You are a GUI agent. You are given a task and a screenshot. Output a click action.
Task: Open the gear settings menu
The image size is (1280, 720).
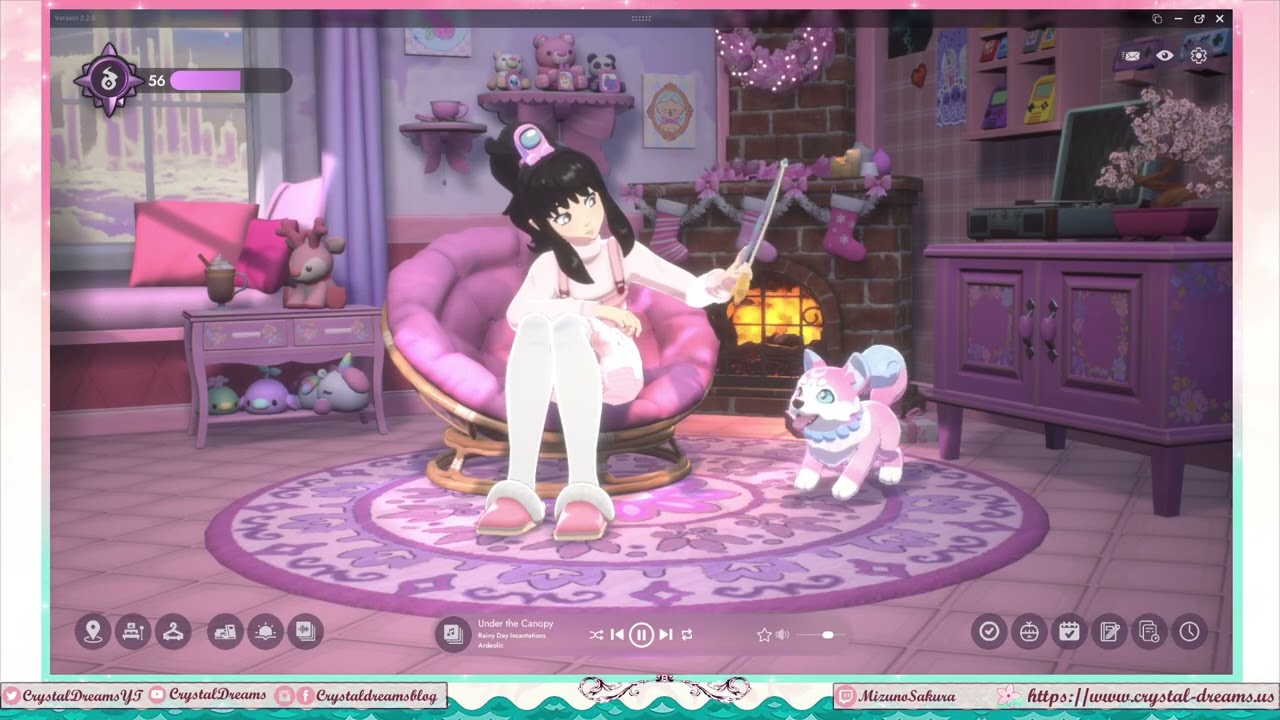tap(1198, 56)
